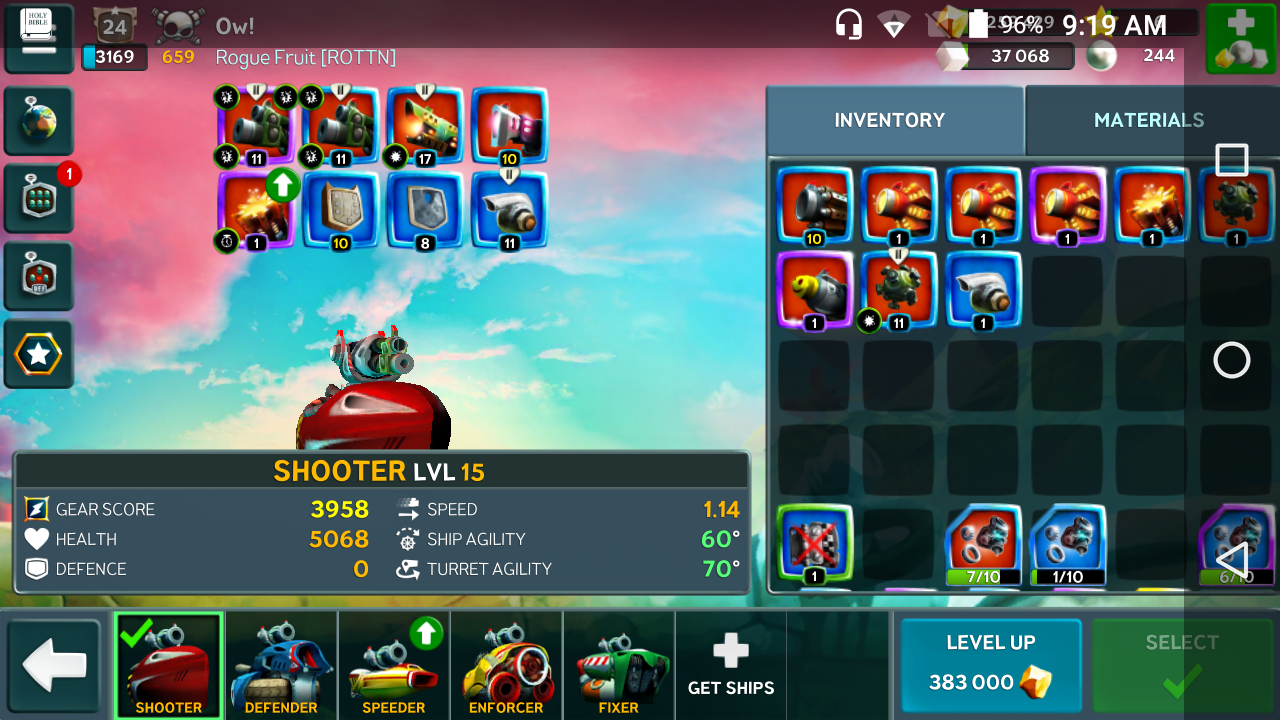The image size is (1280, 720).
Task: Select the equipped level 17 green cannon
Action: (424, 126)
